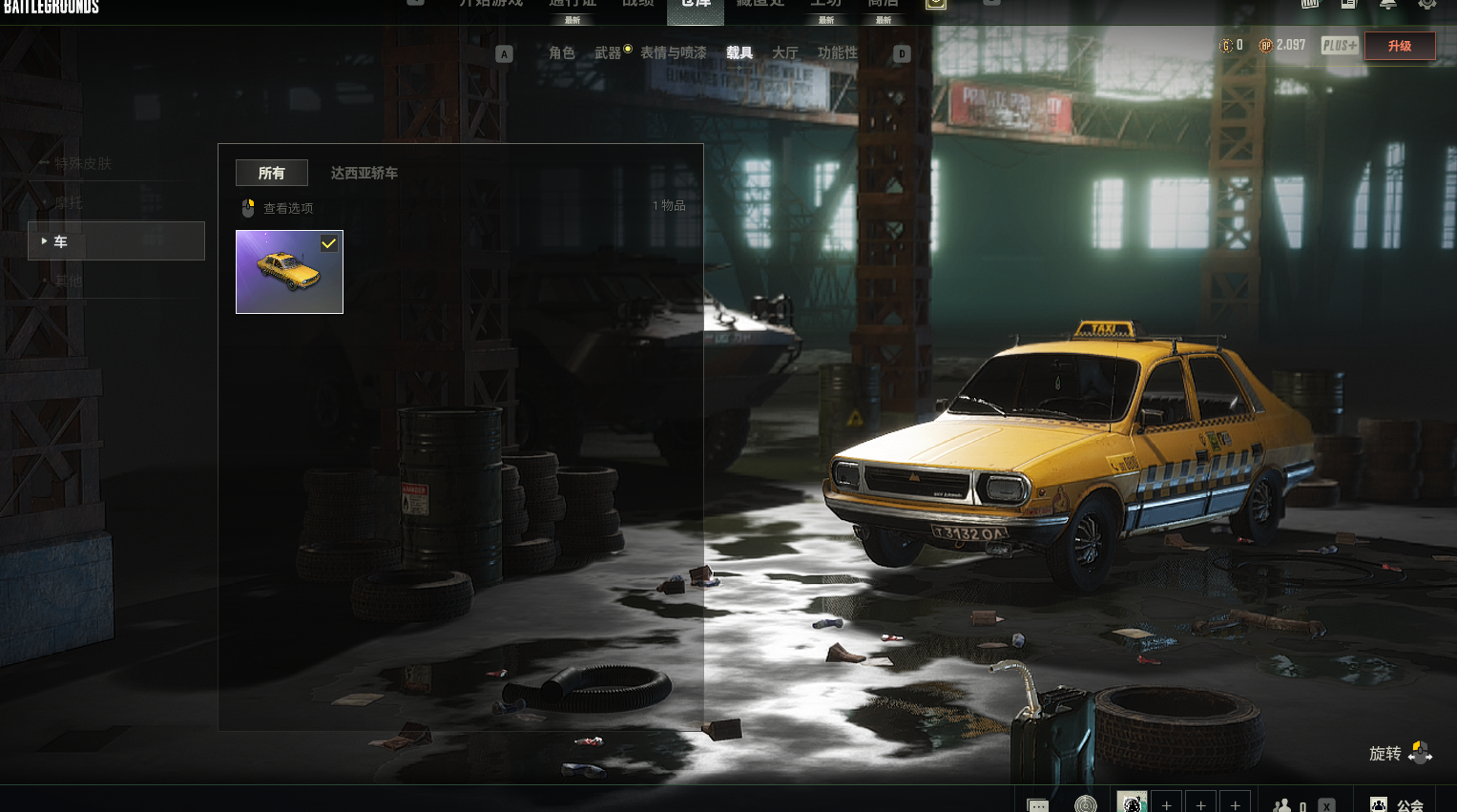Image resolution: width=1457 pixels, height=812 pixels.
Task: Open the 特殊皮肤 category
Action: (82, 163)
